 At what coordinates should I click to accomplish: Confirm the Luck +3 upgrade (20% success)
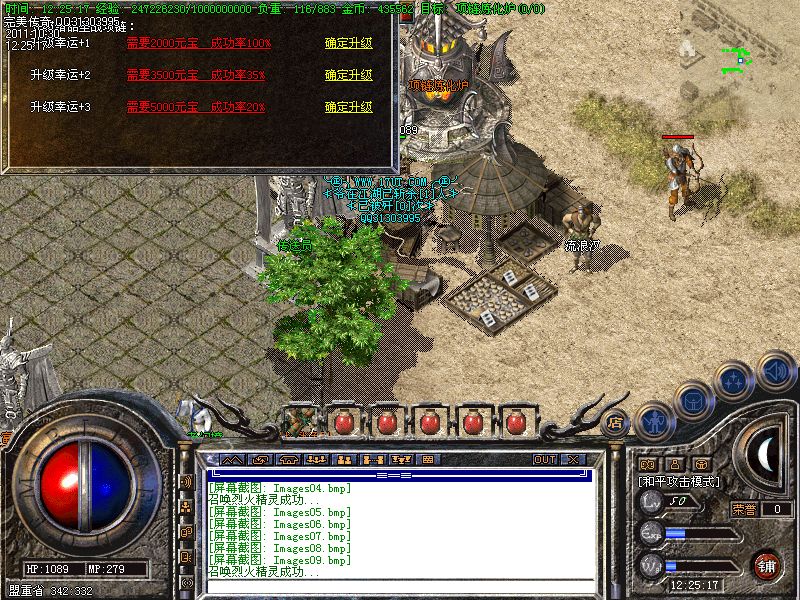tap(348, 107)
